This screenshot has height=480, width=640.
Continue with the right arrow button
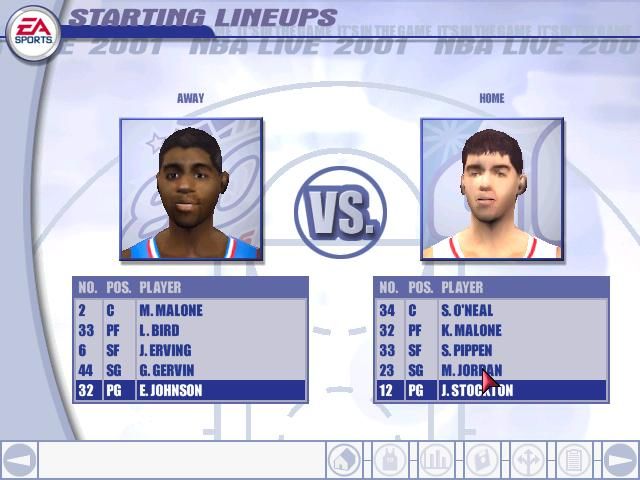coord(620,460)
